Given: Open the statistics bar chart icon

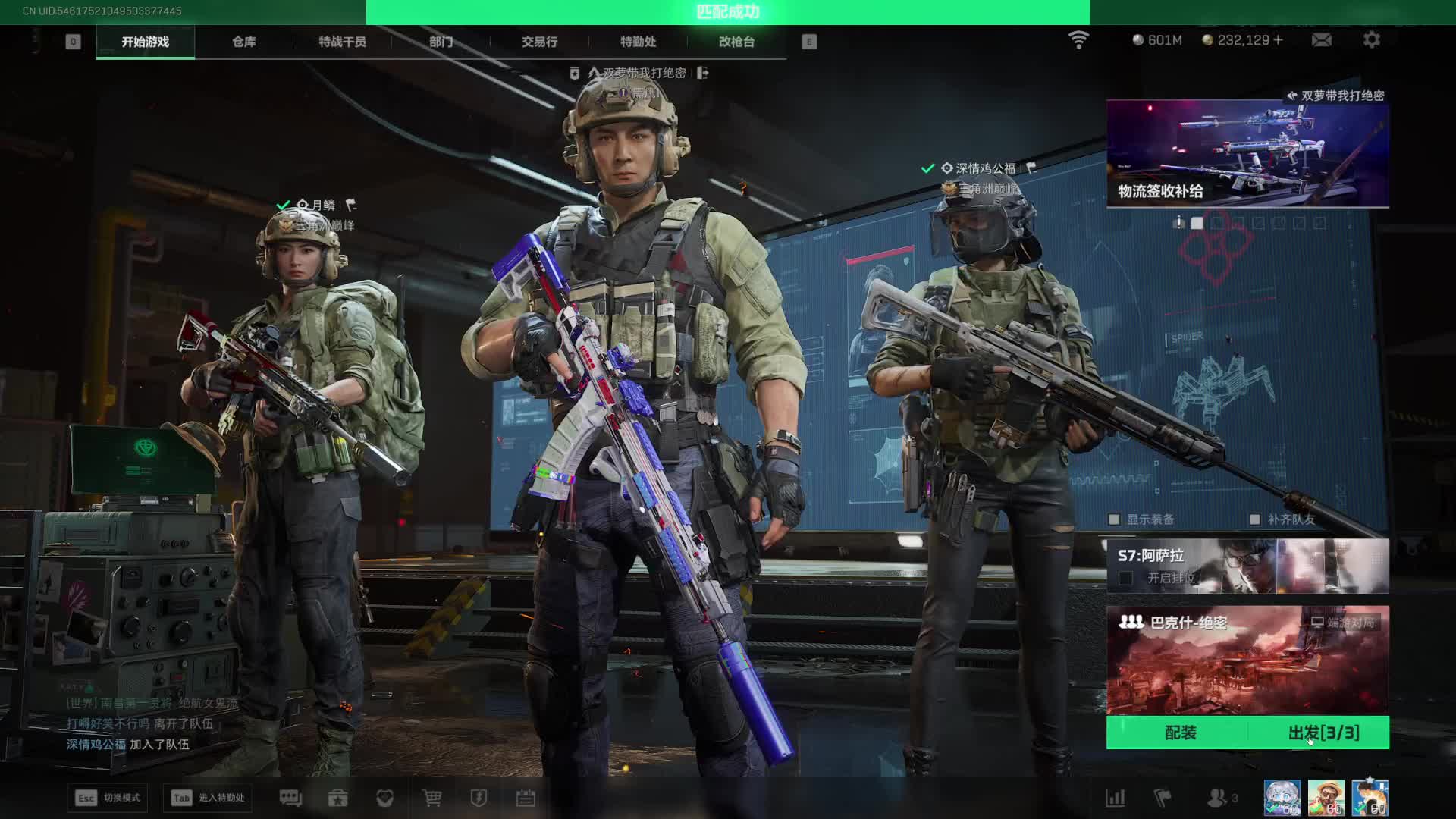Looking at the screenshot, I should tap(1115, 798).
